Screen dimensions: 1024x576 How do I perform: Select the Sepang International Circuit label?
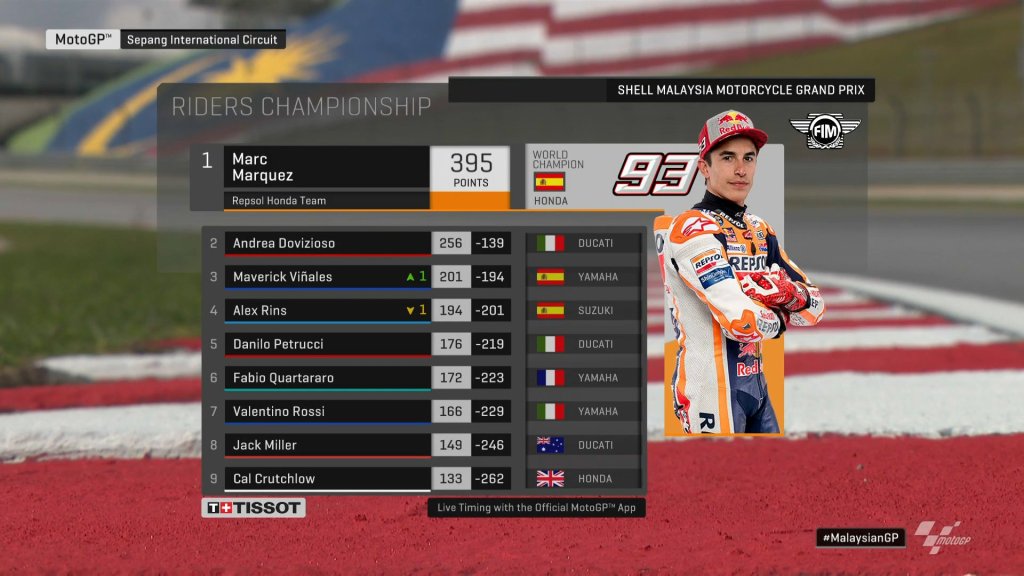point(203,40)
